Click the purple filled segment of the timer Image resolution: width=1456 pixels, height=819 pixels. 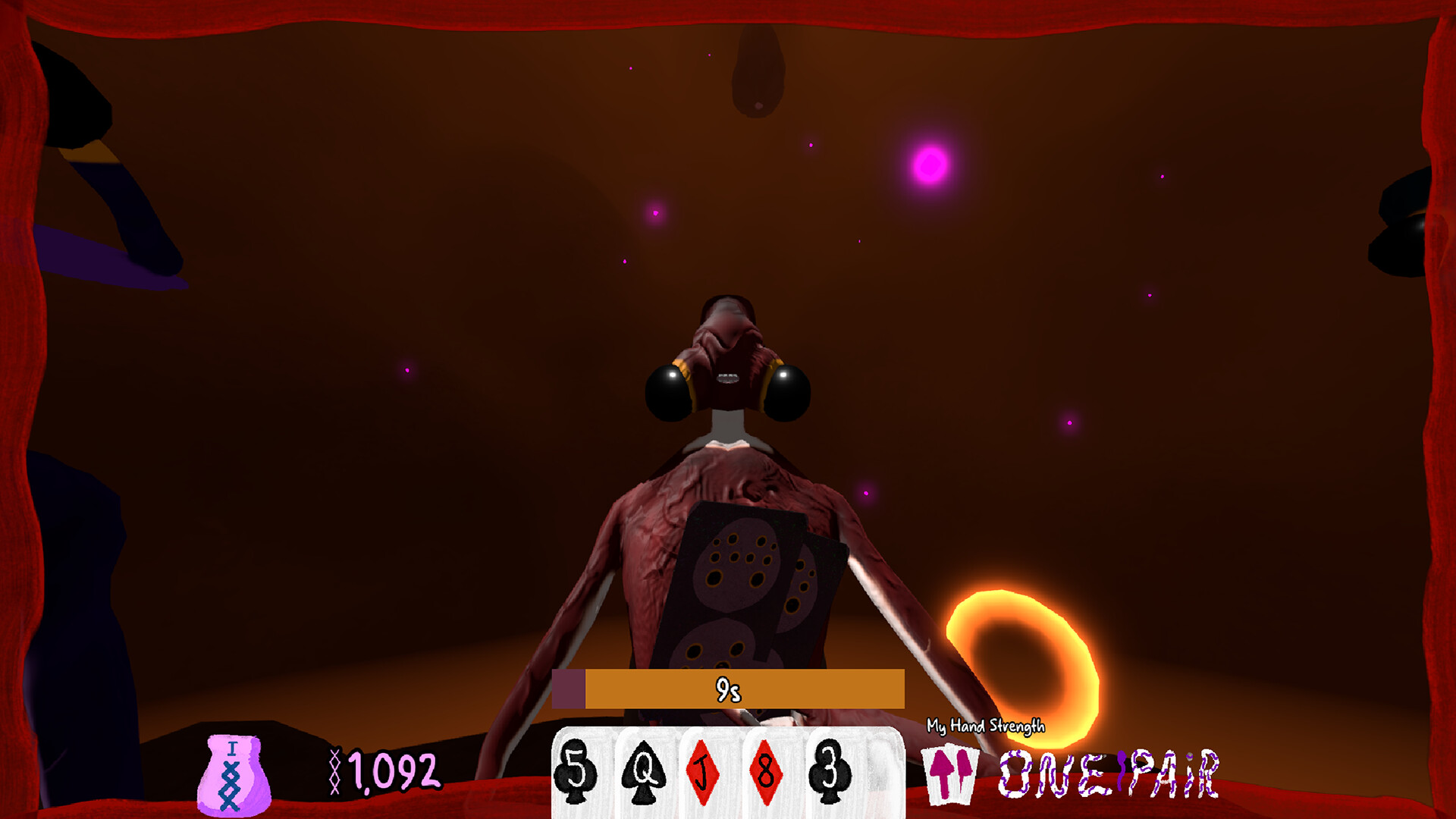[x=570, y=689]
